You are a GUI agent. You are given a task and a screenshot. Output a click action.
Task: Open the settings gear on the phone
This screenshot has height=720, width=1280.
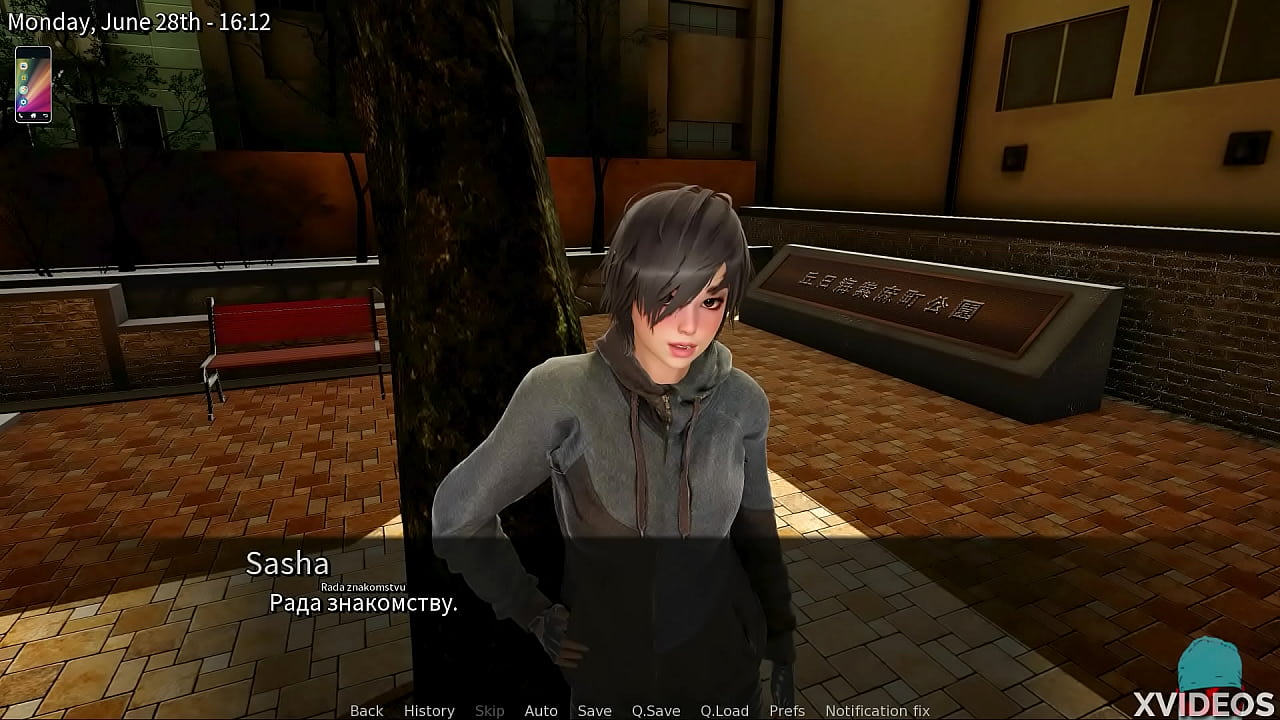pyautogui.click(x=23, y=102)
